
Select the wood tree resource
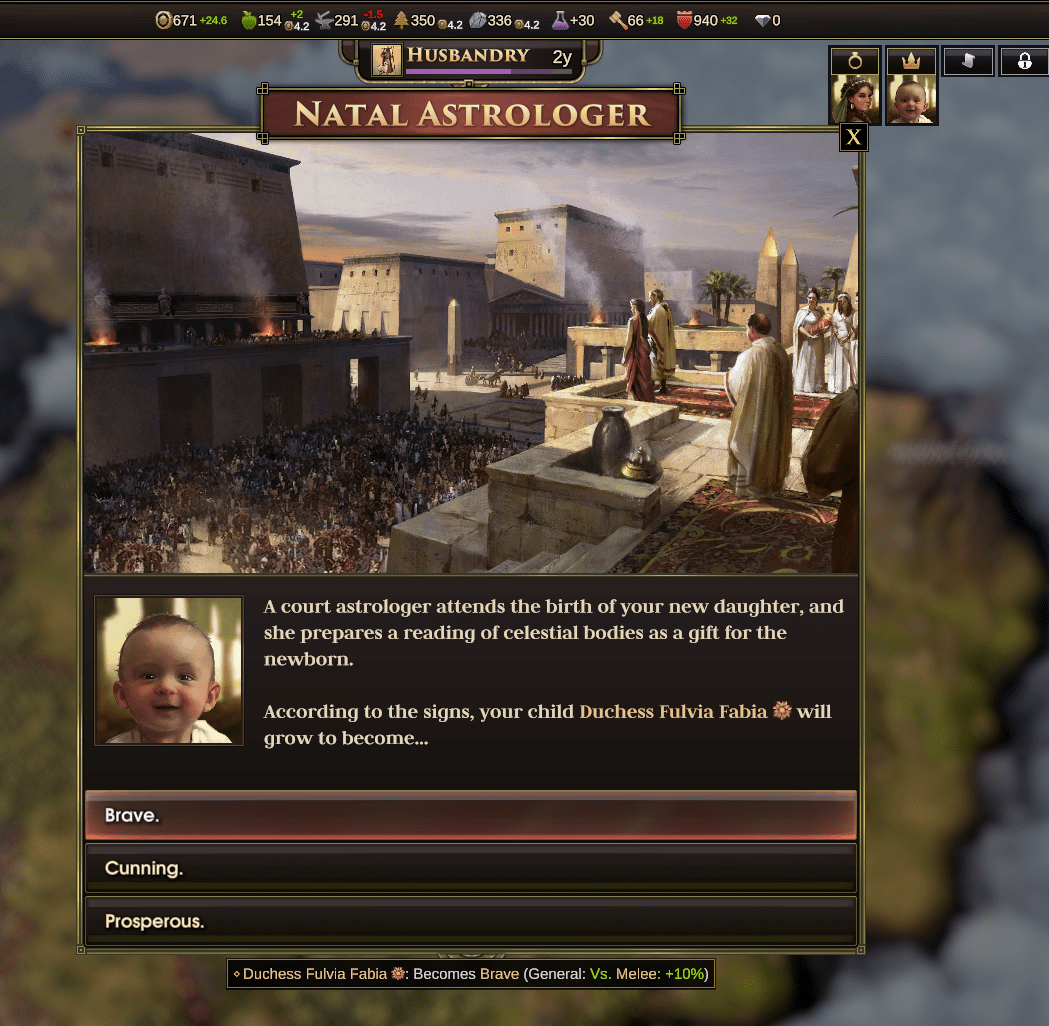401,20
